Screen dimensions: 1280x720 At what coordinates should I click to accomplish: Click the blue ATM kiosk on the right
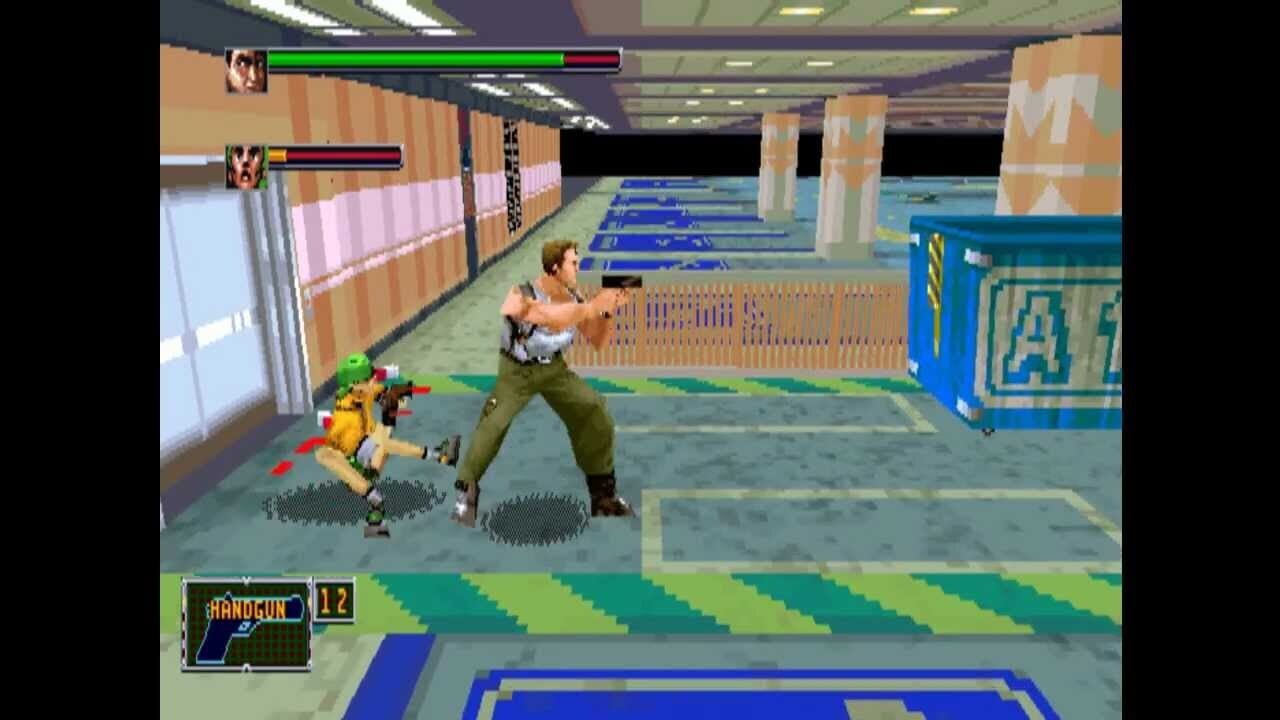(x=1010, y=320)
